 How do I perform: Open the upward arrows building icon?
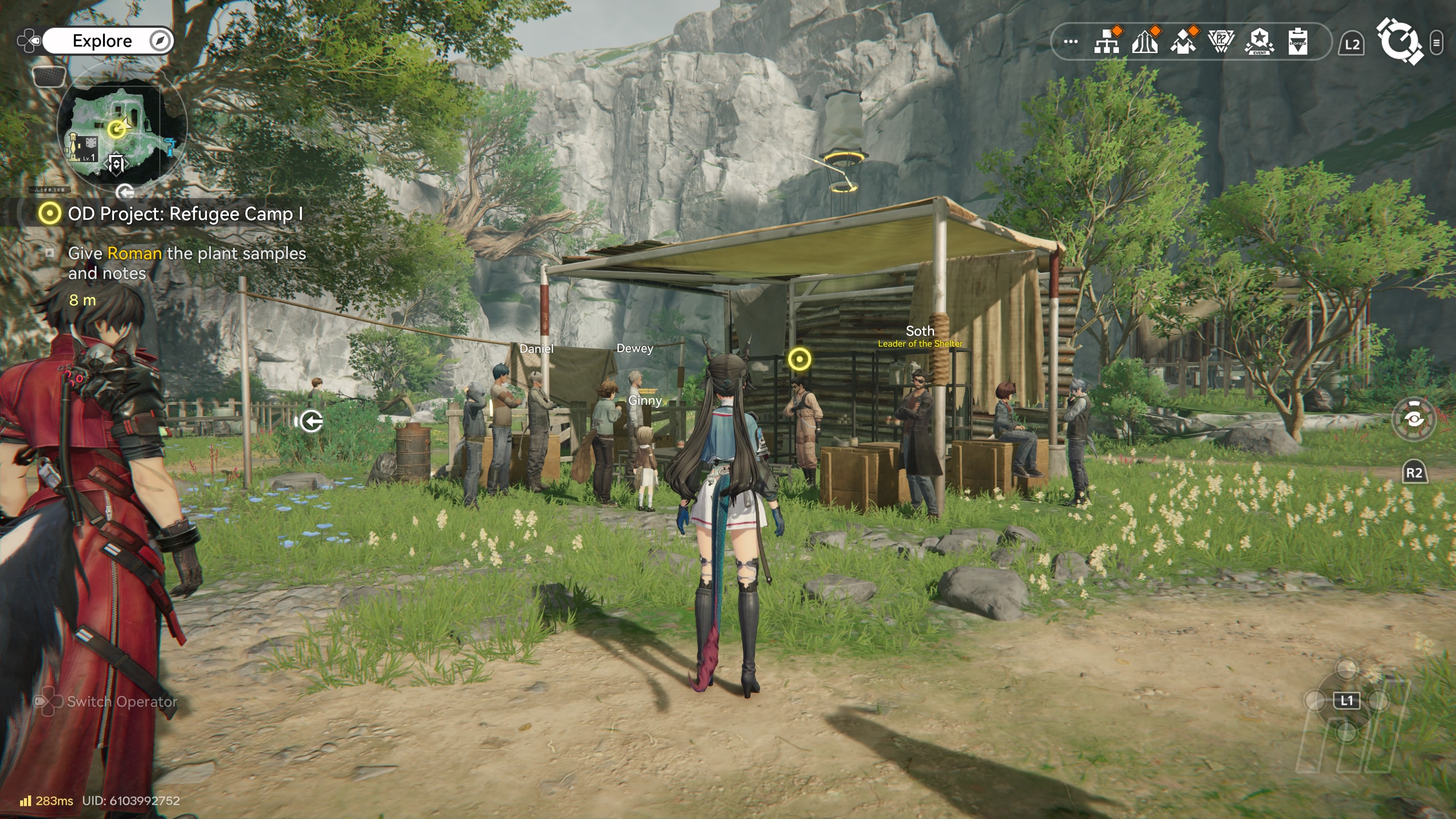[1145, 41]
